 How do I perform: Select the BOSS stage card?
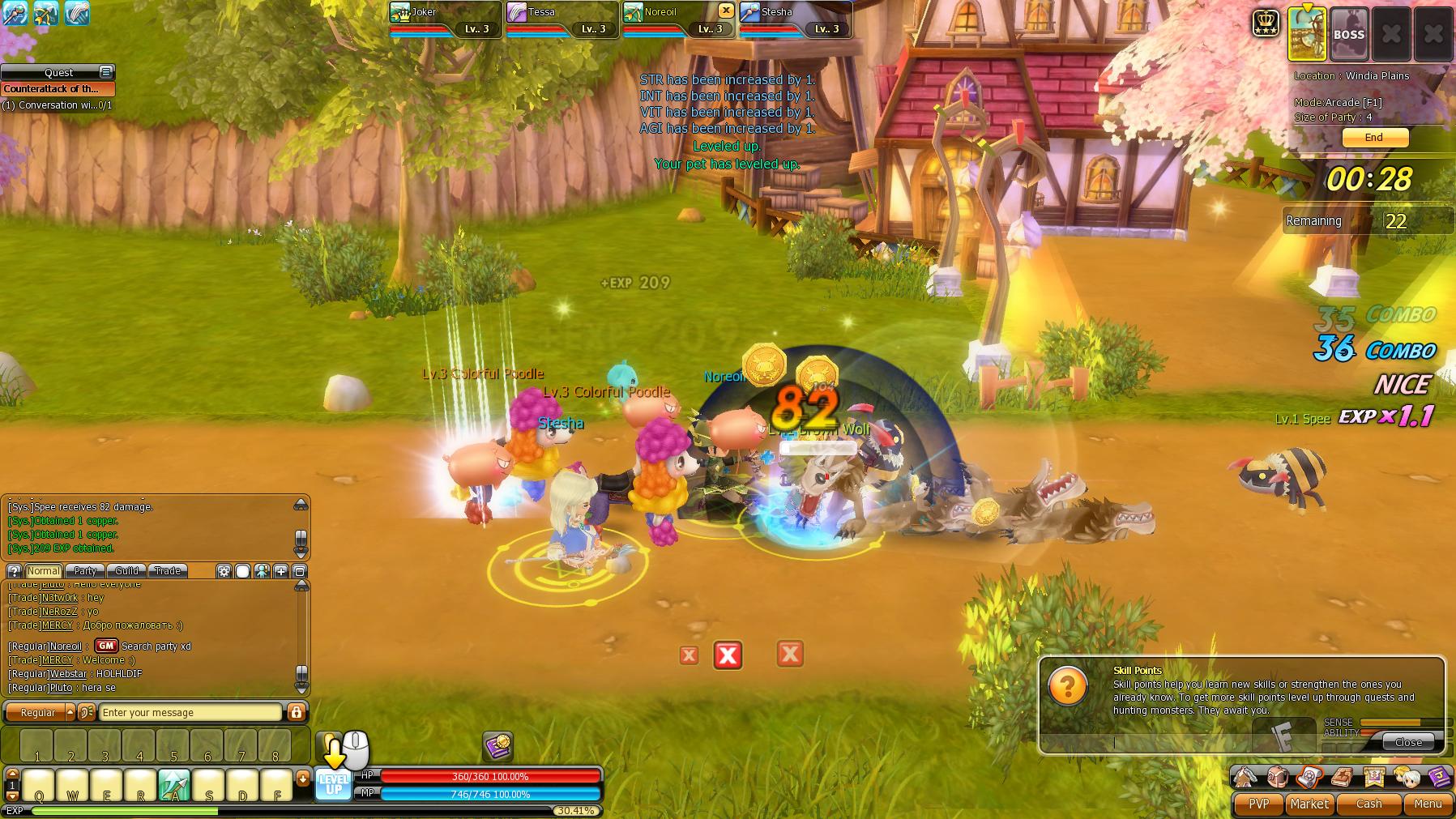[x=1349, y=35]
